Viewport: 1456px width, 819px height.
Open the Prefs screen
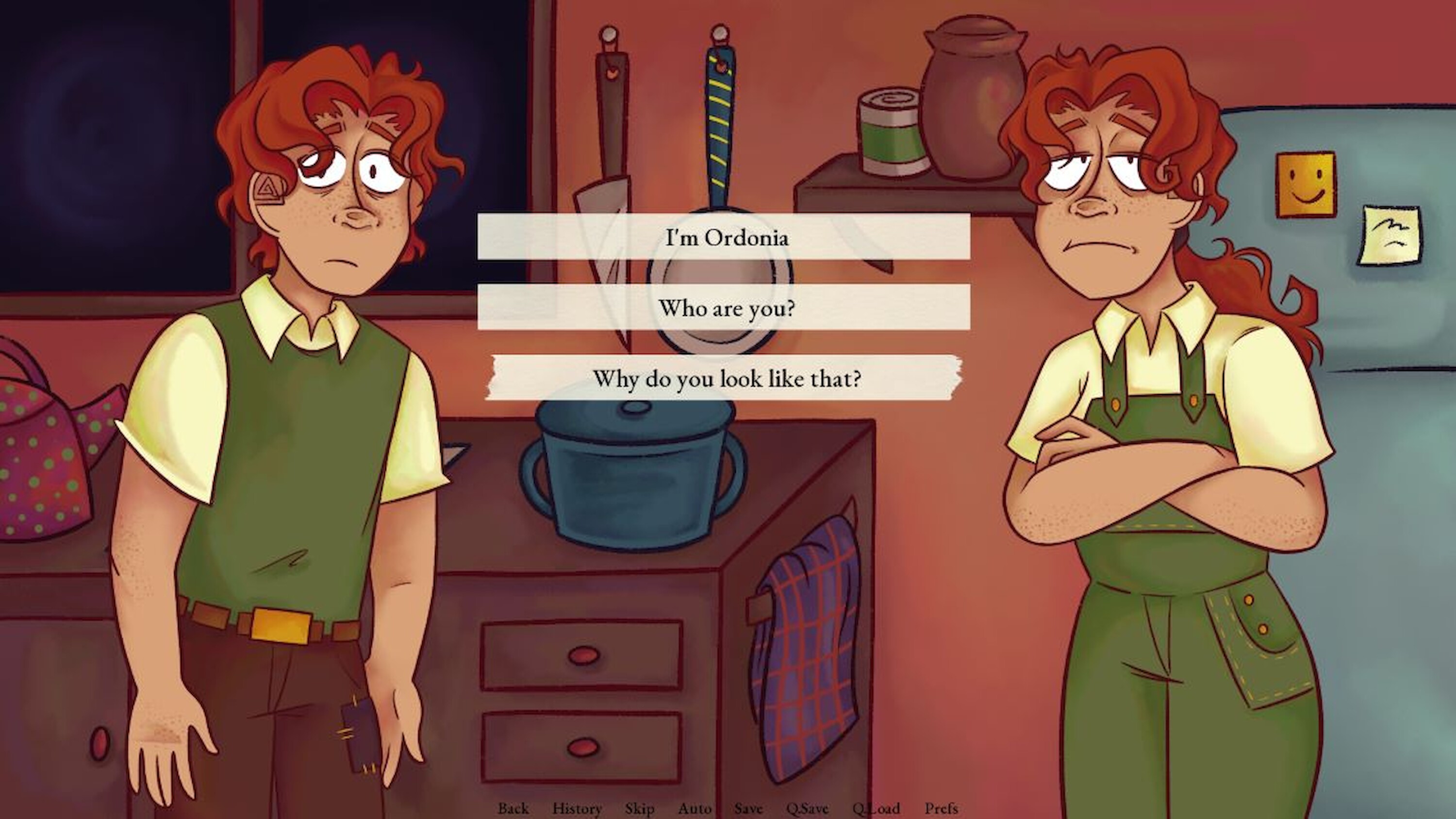[941, 808]
